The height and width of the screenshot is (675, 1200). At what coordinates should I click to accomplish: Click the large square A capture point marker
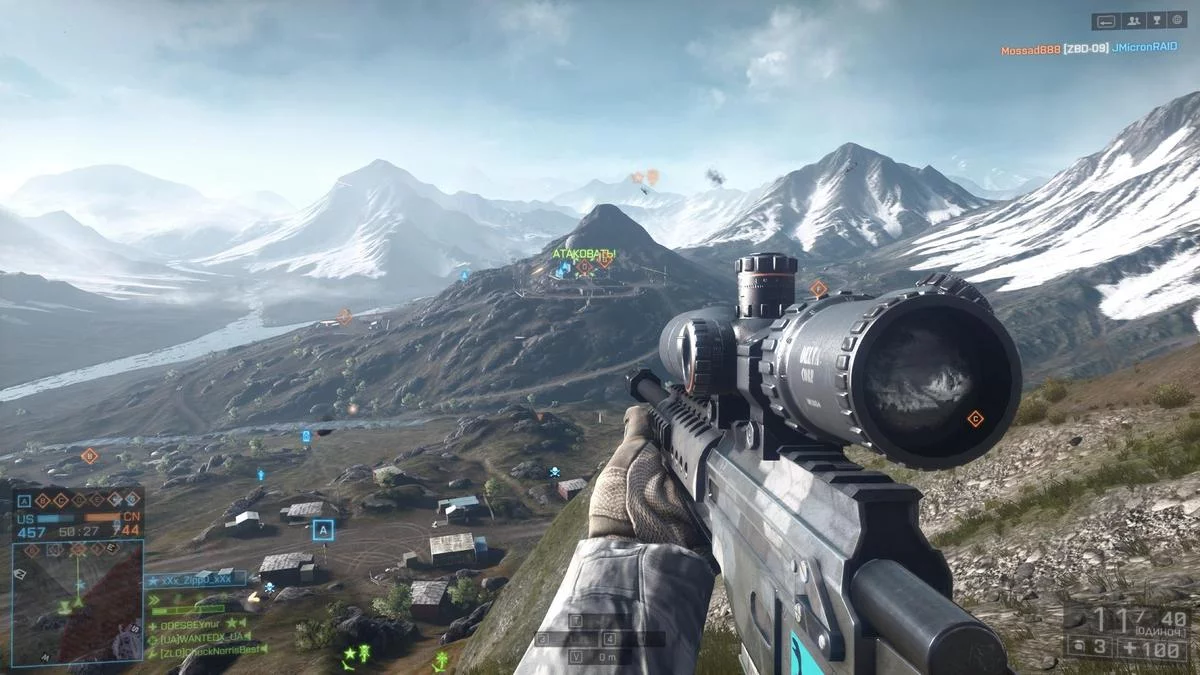[322, 530]
